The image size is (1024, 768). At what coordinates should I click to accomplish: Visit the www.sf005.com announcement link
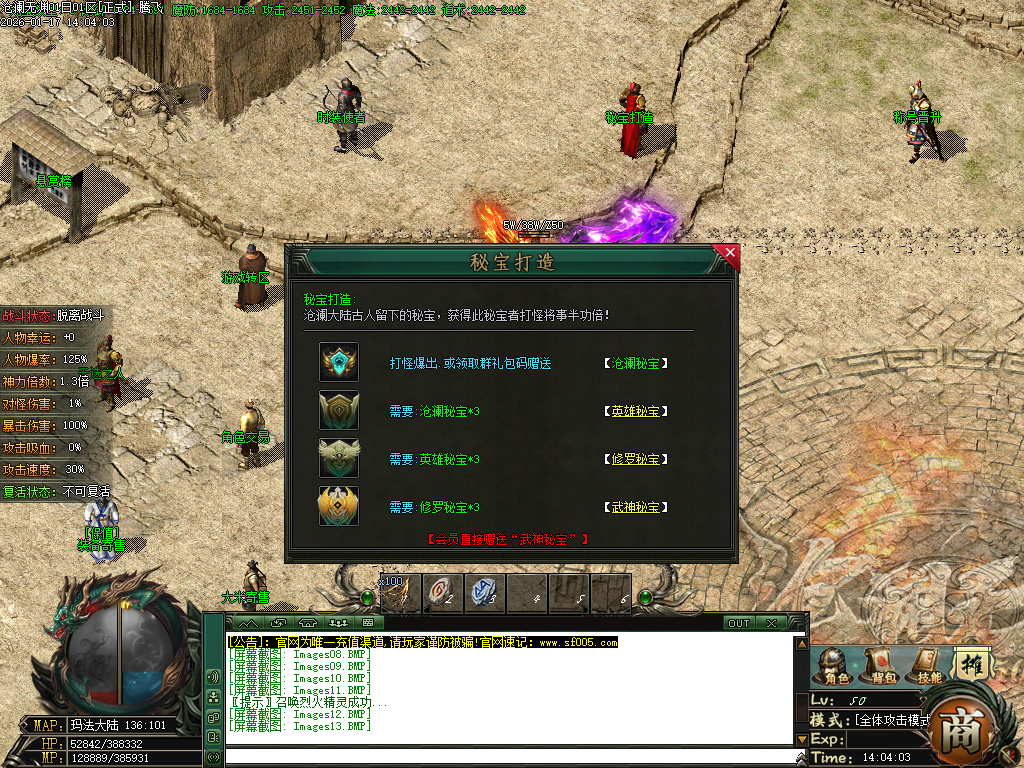[579, 642]
